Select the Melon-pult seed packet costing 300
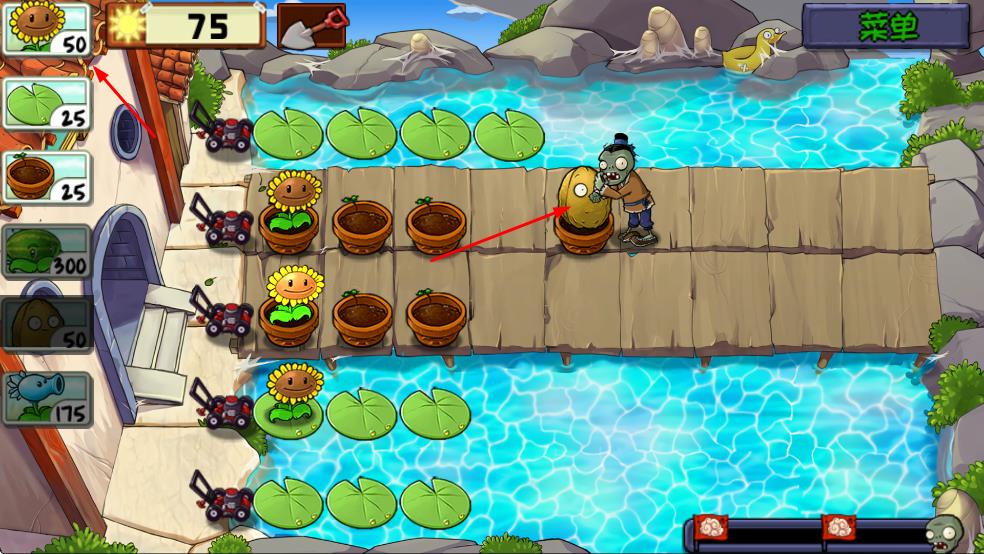The height and width of the screenshot is (554, 984). pos(48,251)
